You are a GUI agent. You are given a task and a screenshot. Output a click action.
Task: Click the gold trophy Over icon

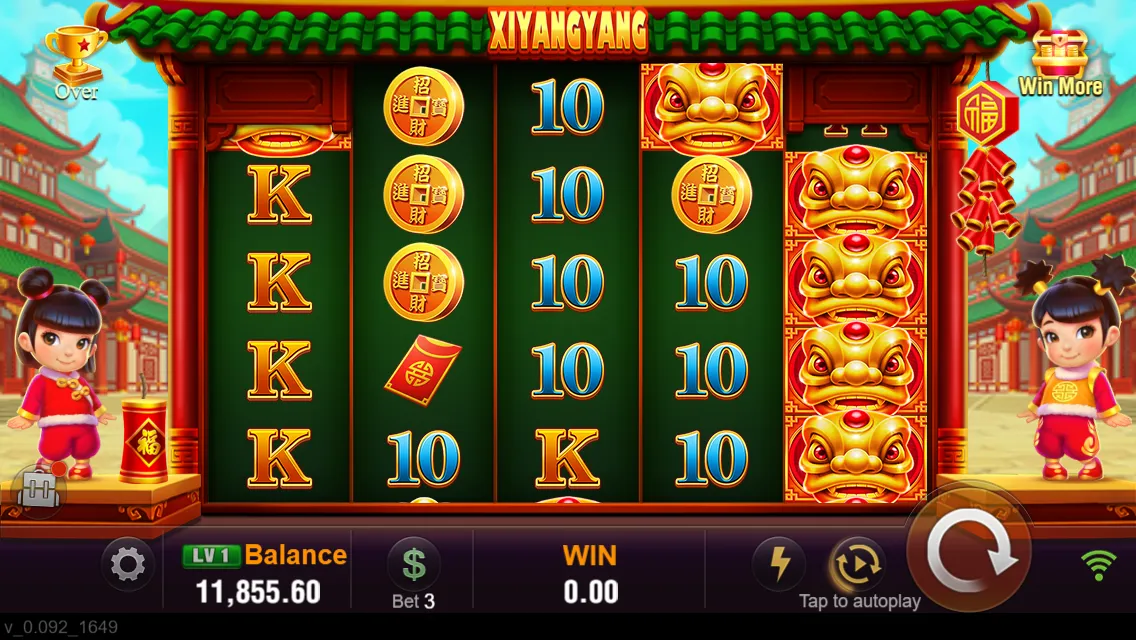point(76,60)
